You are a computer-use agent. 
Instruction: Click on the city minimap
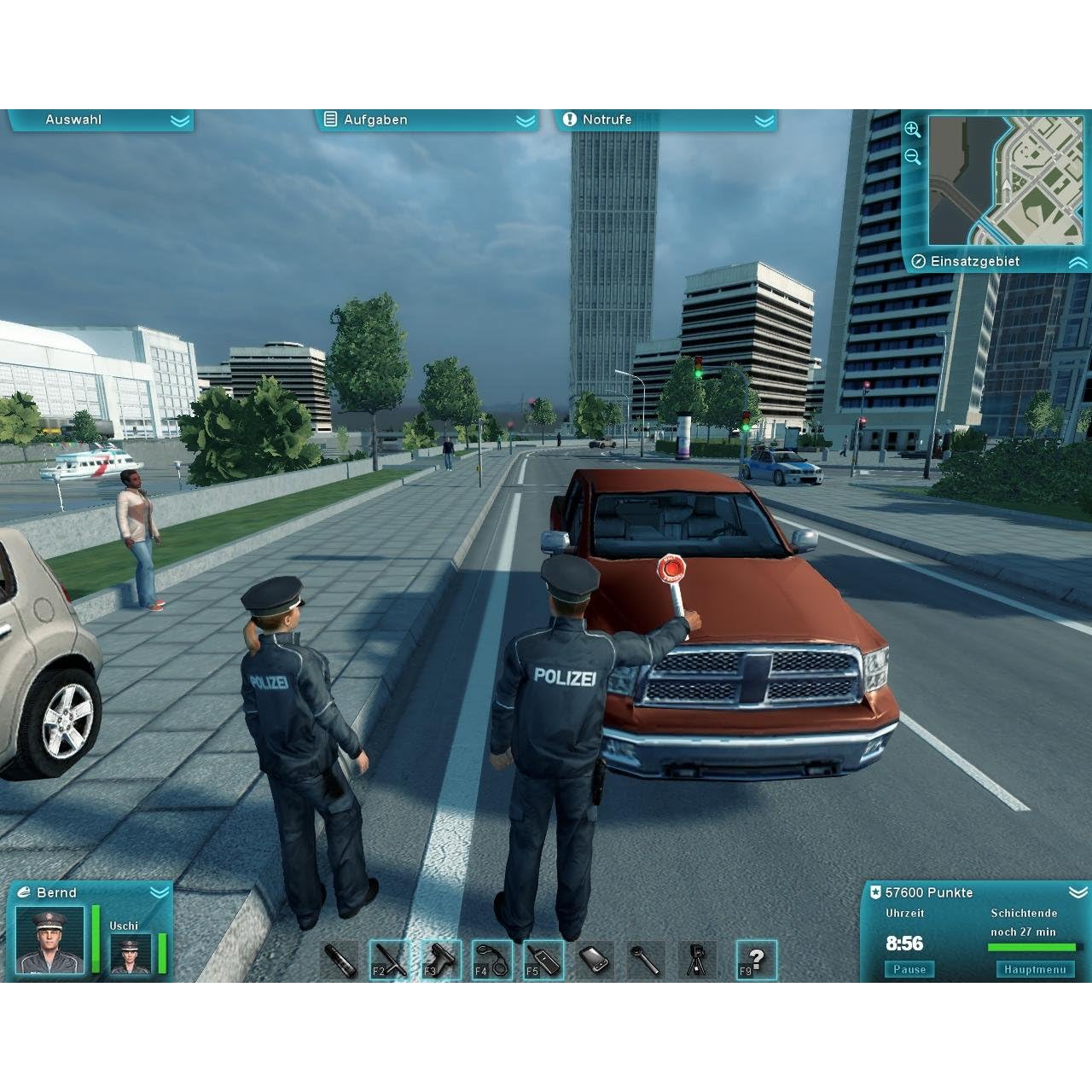tap(1005, 181)
